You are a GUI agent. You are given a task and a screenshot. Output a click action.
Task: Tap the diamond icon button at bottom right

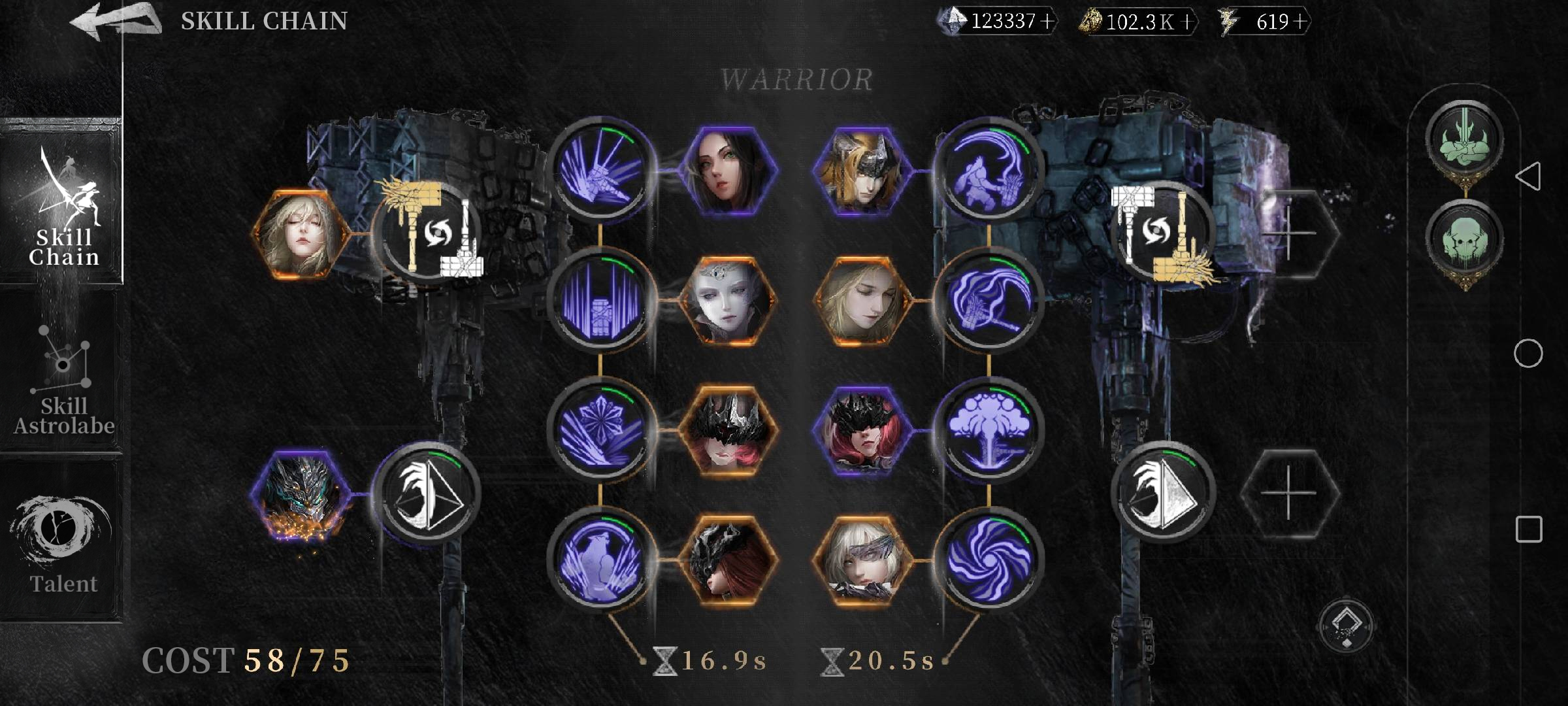pyautogui.click(x=1347, y=625)
